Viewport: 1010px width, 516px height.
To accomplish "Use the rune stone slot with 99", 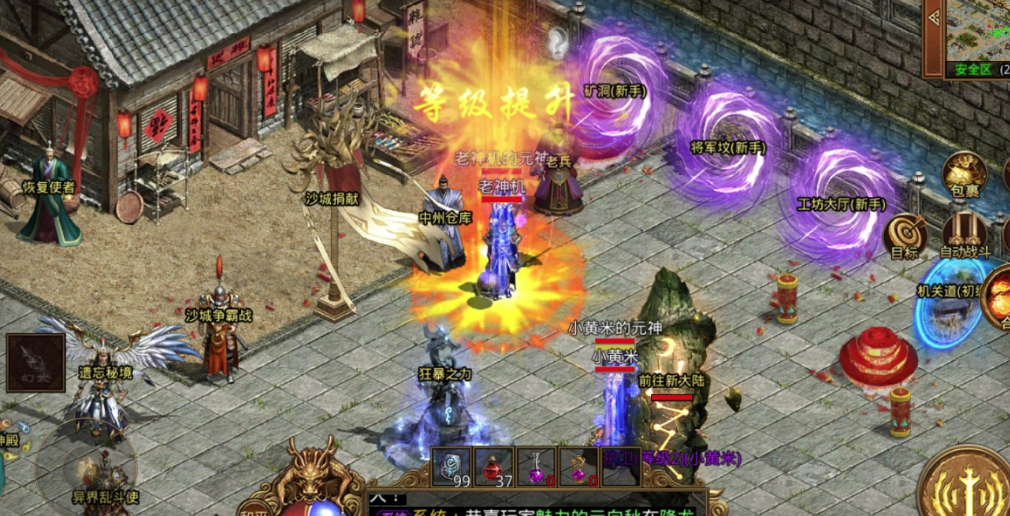I will 452,466.
